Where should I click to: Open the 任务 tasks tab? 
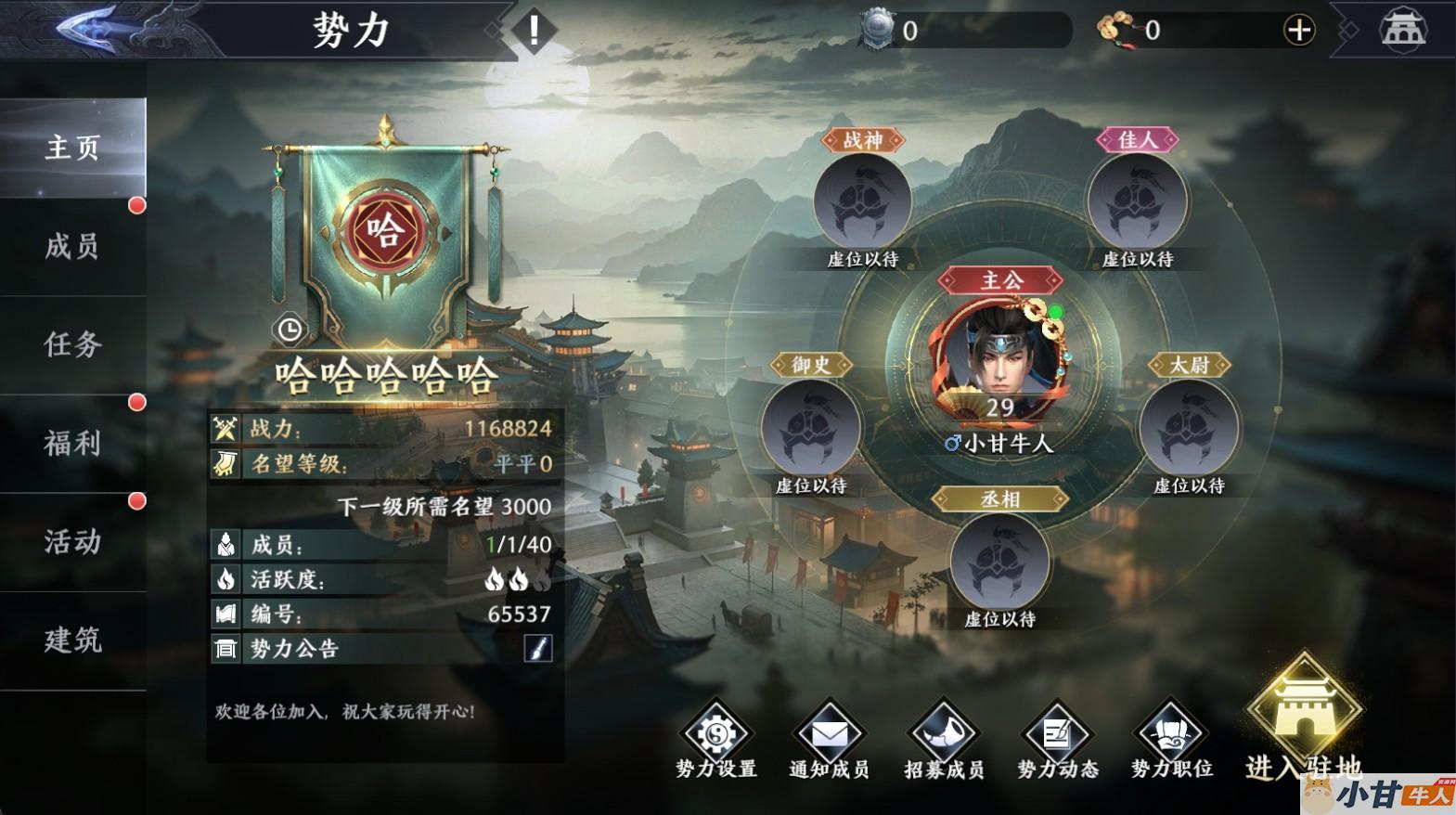(x=72, y=345)
